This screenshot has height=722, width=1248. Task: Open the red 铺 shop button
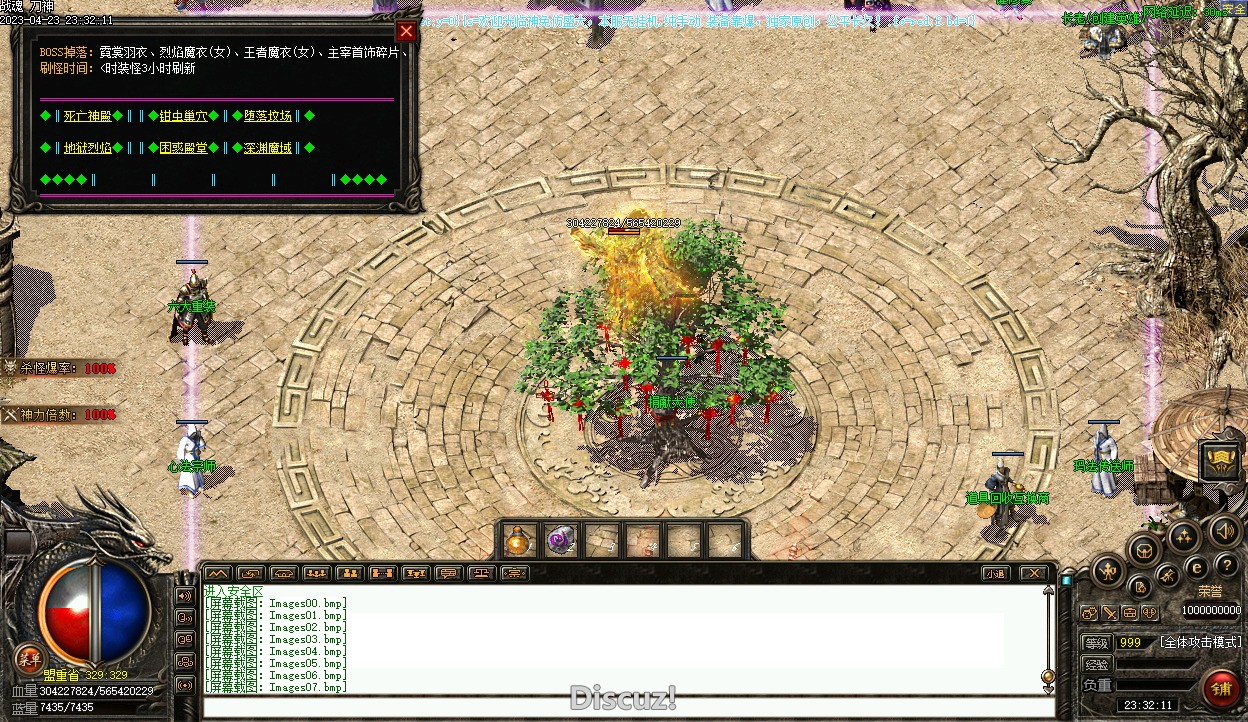(1220, 688)
